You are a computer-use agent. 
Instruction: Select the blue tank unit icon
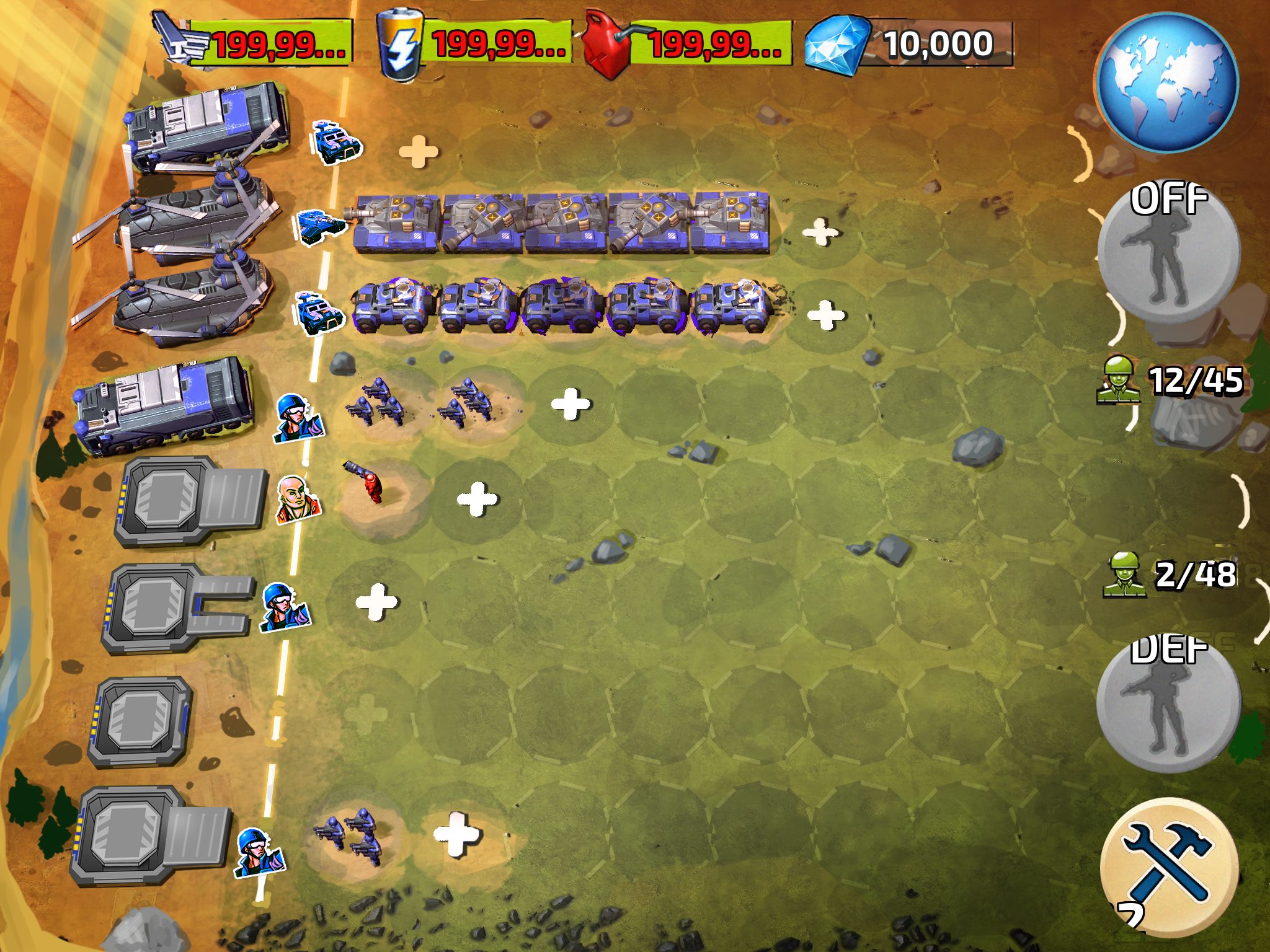318,226
